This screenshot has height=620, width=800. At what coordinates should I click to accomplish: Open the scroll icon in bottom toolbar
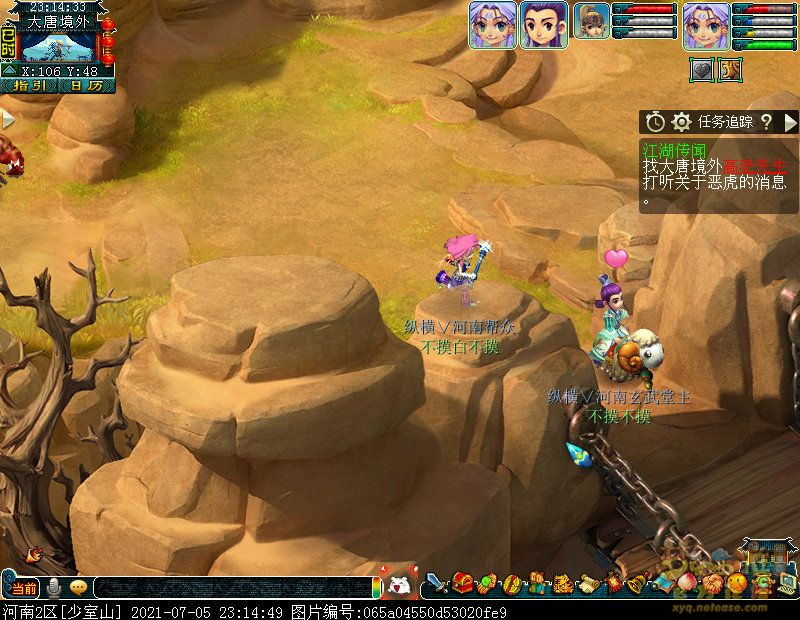(x=588, y=583)
